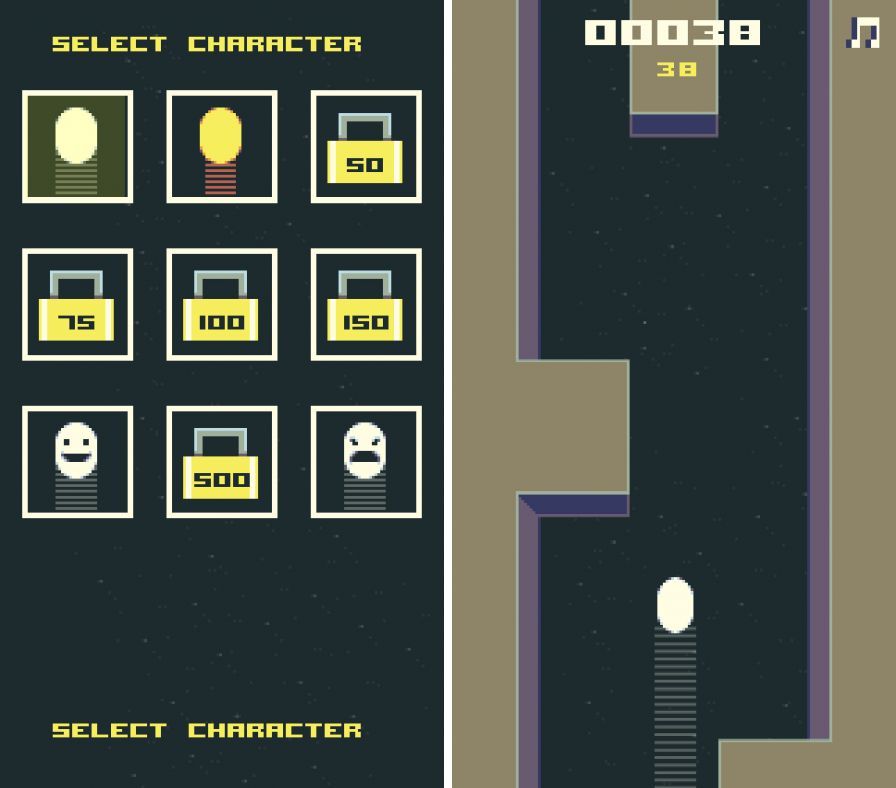Click the bottom Select Character button

click(x=206, y=731)
